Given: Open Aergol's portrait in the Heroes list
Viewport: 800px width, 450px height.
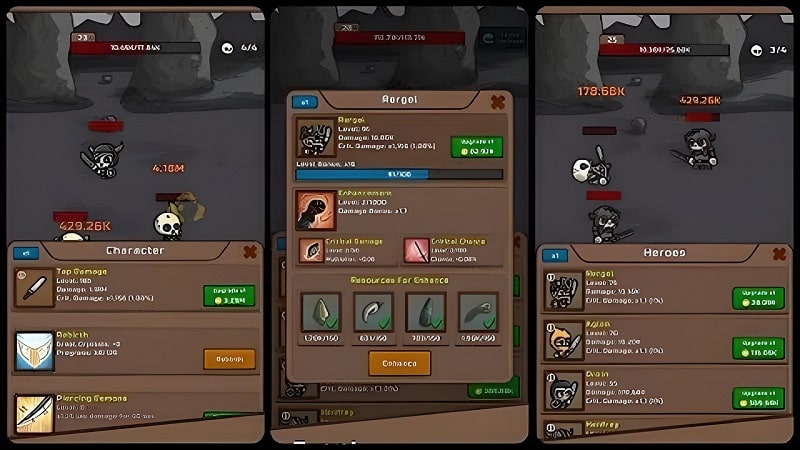Looking at the screenshot, I should click(563, 291).
